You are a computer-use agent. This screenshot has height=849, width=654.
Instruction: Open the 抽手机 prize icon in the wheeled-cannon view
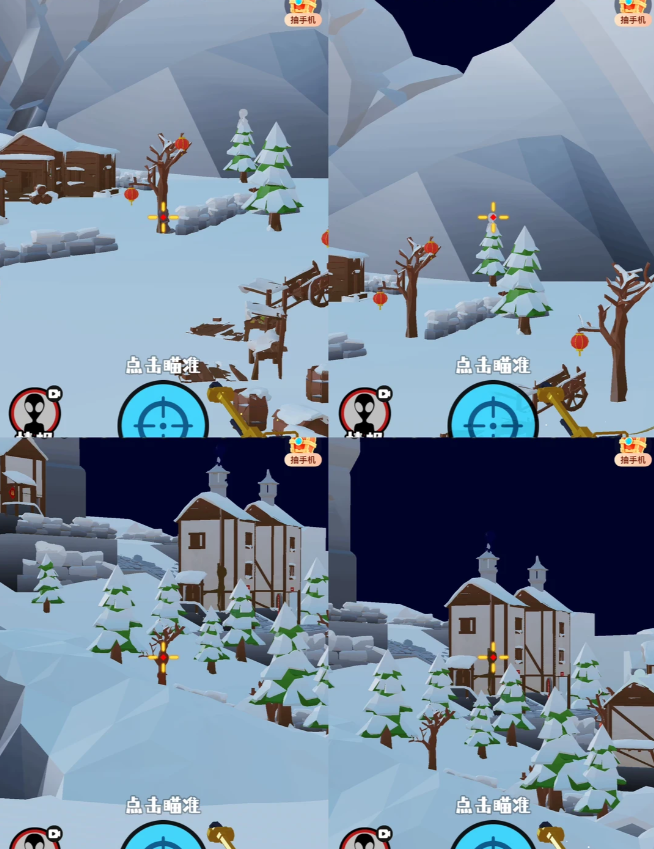point(632,12)
